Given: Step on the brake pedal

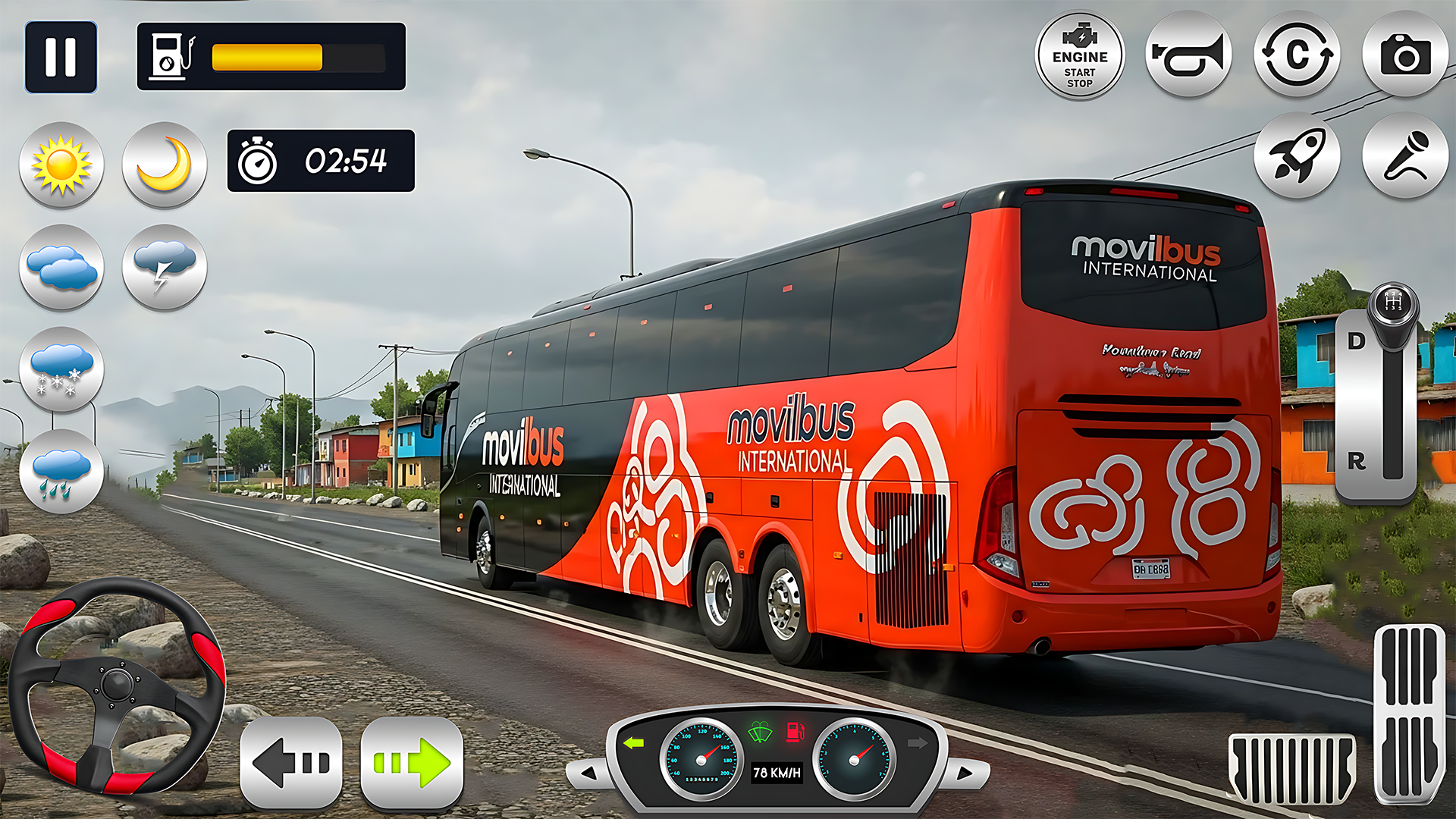Looking at the screenshot, I should [x=1291, y=769].
